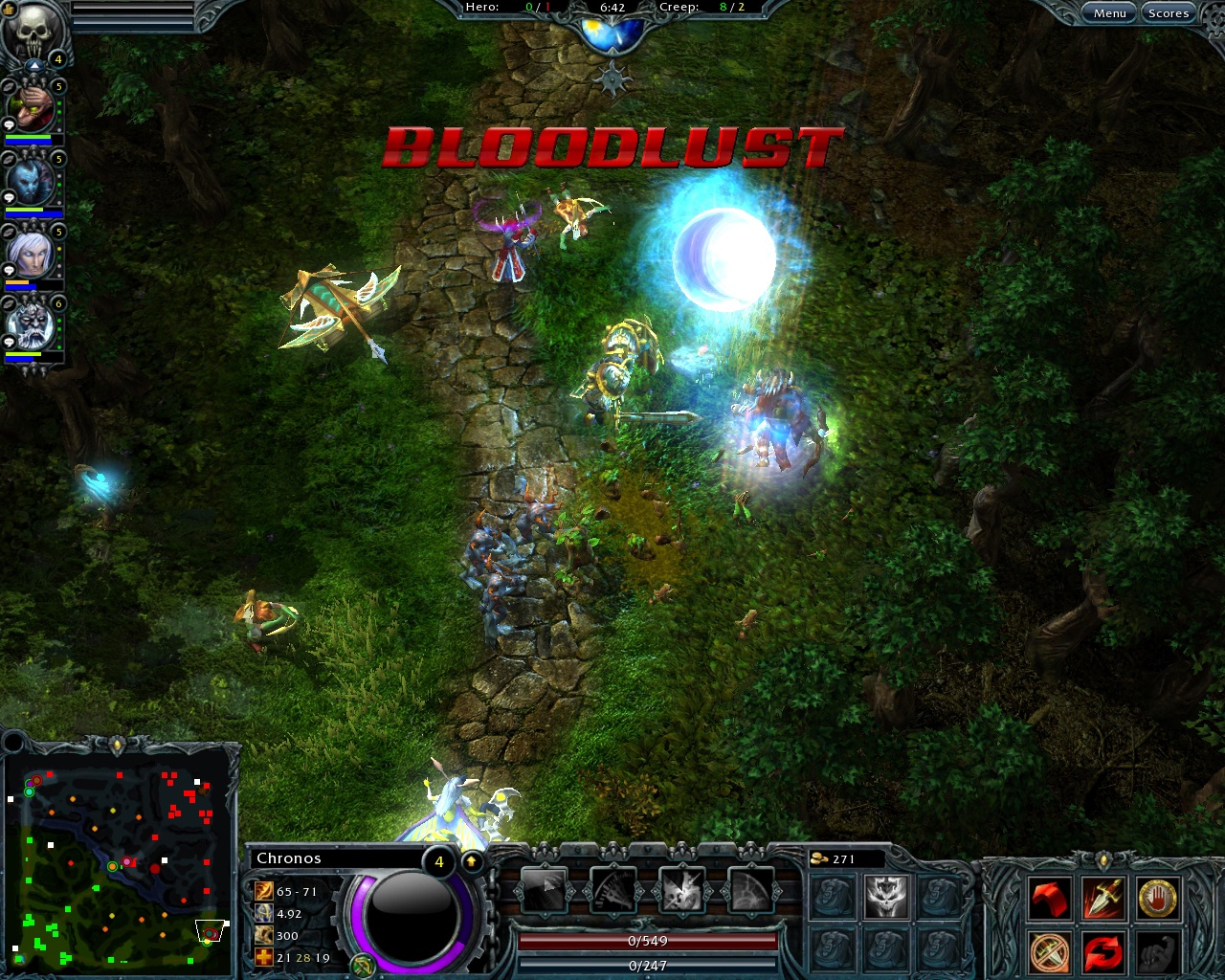The height and width of the screenshot is (980, 1225).
Task: Select the second ability, Rewind
Action: pos(615,892)
